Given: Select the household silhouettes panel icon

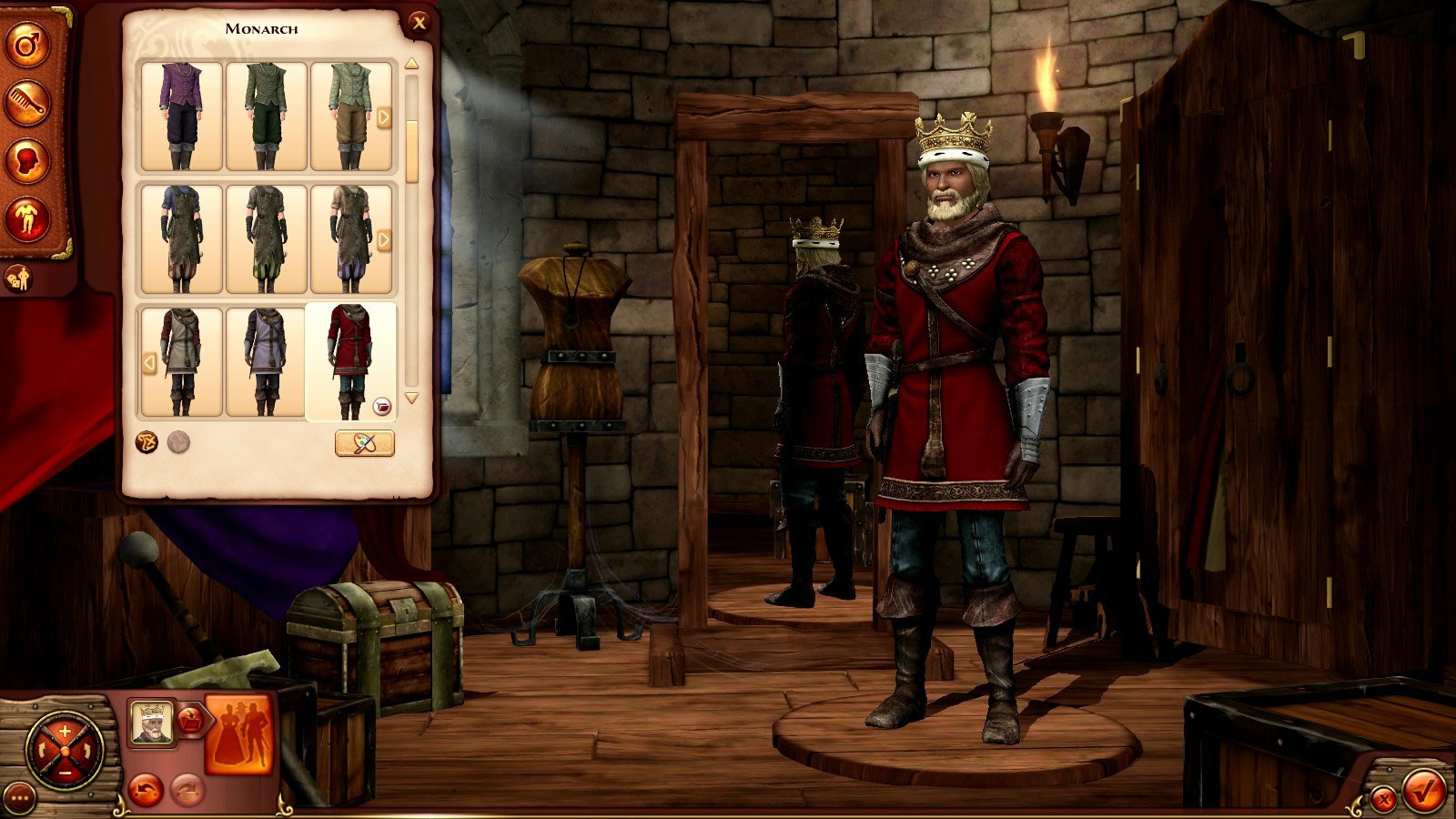Looking at the screenshot, I should [x=238, y=733].
